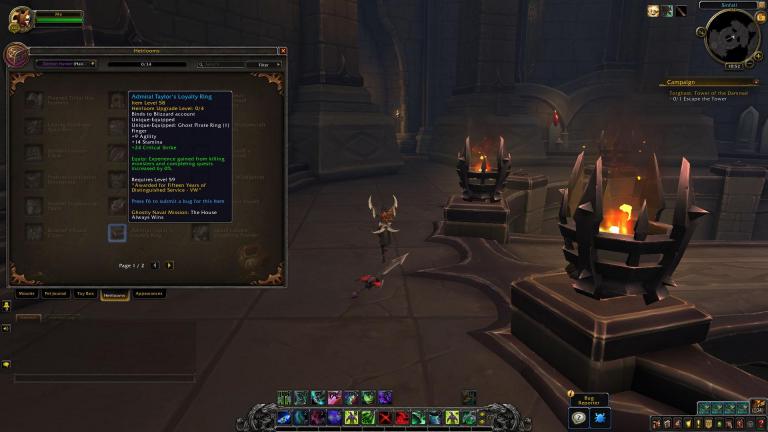This screenshot has width=768, height=432.
Task: Open the Pet Journal tab
Action: pos(55,294)
